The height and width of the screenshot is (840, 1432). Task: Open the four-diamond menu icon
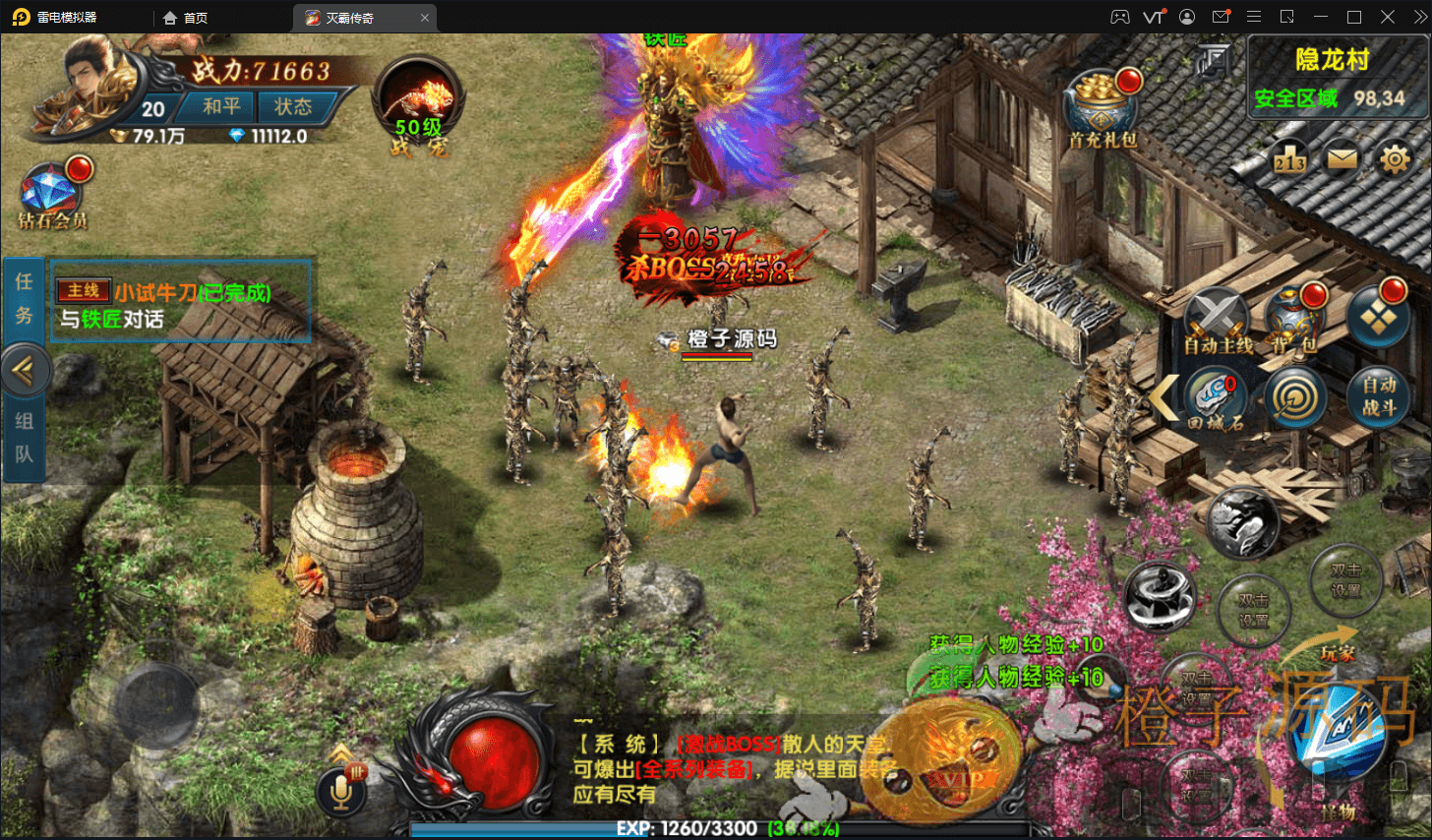point(1377,317)
